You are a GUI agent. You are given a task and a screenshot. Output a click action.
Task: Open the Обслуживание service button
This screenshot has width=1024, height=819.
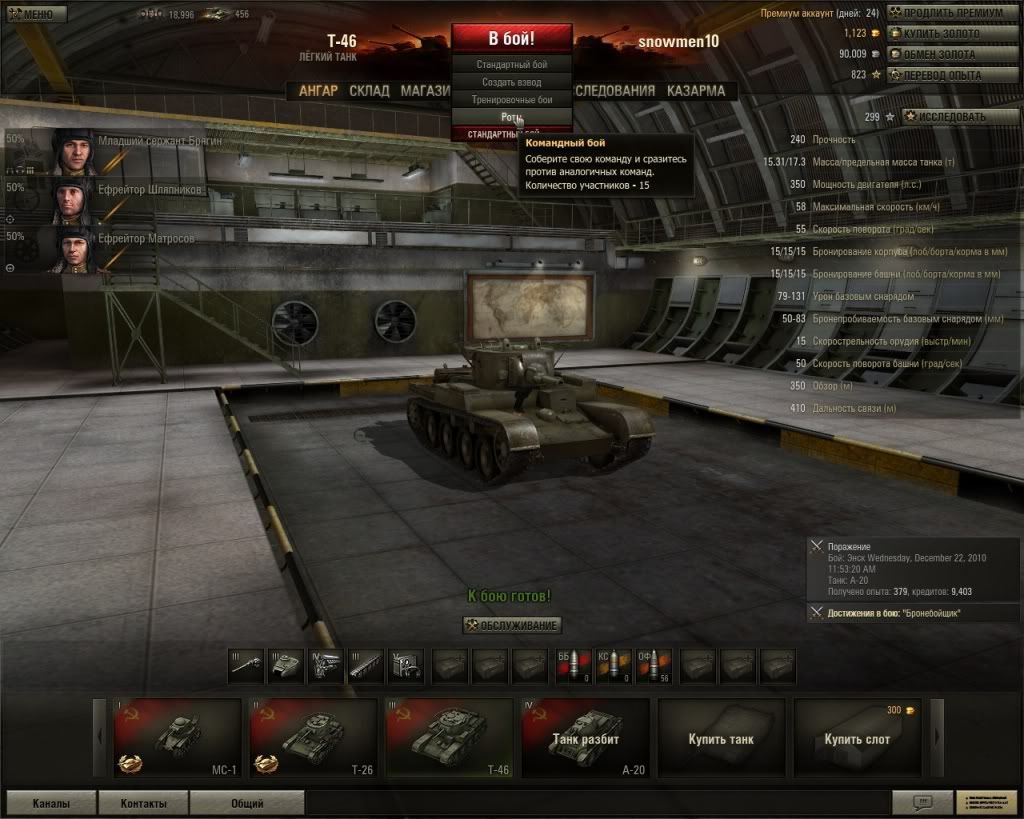click(512, 625)
